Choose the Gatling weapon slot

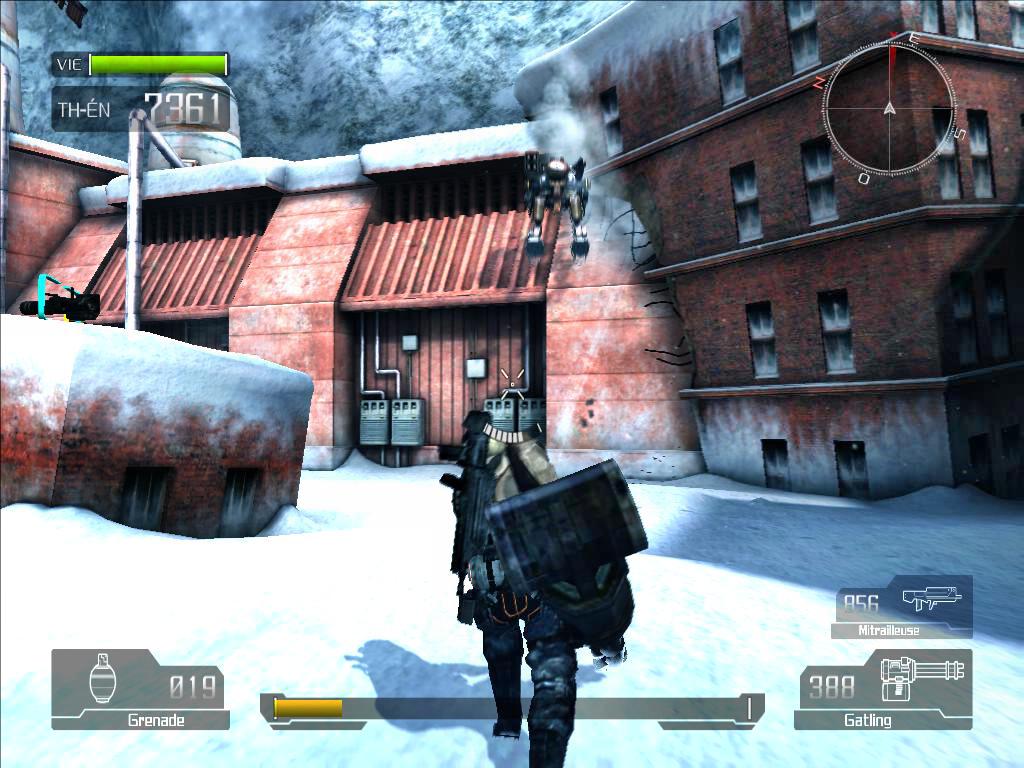pyautogui.click(x=884, y=688)
